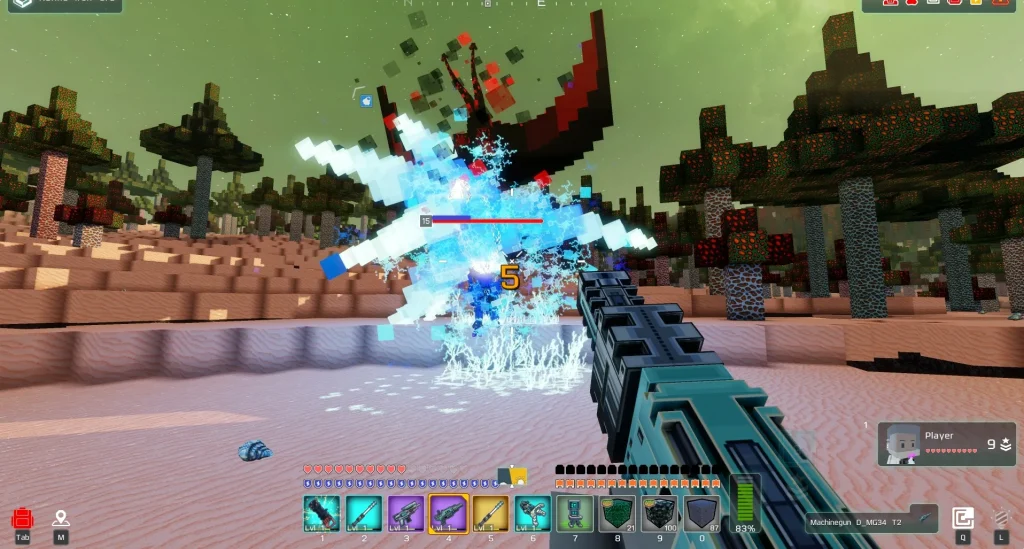
Task: Select the cyan tool in slot 6
Action: click(x=532, y=514)
